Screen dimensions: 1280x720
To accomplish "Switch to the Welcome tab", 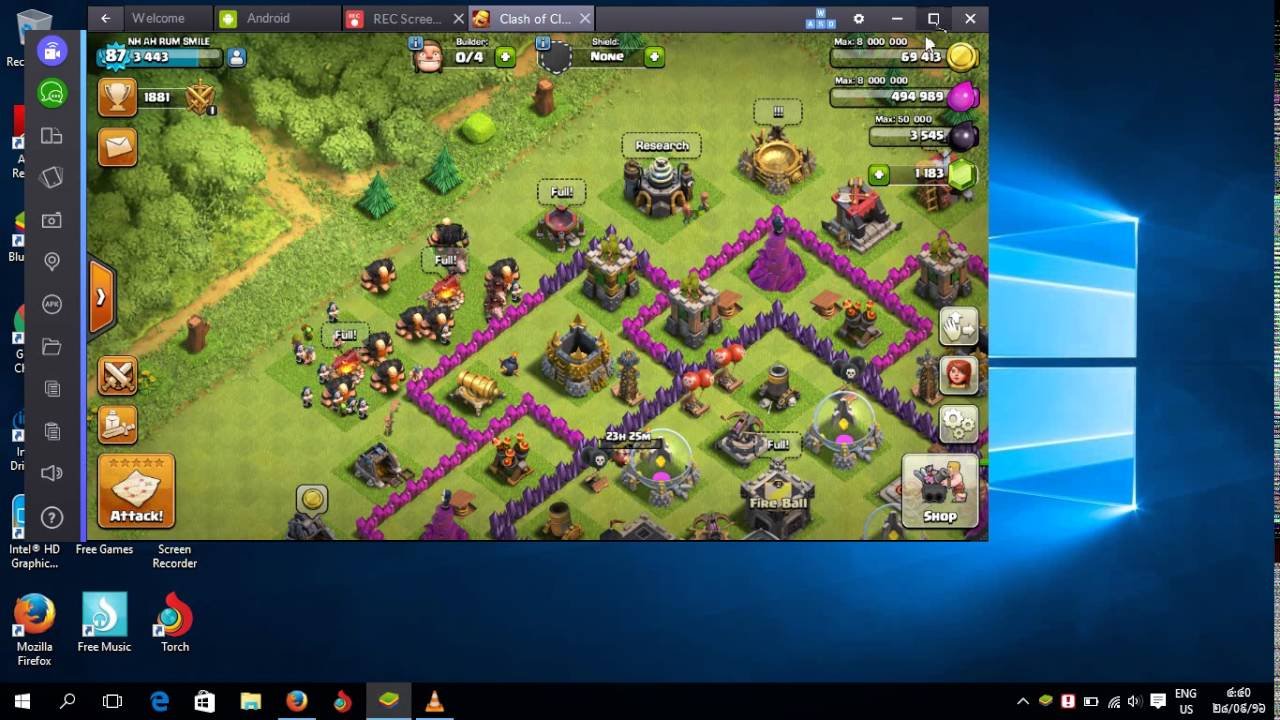I will click(x=160, y=18).
